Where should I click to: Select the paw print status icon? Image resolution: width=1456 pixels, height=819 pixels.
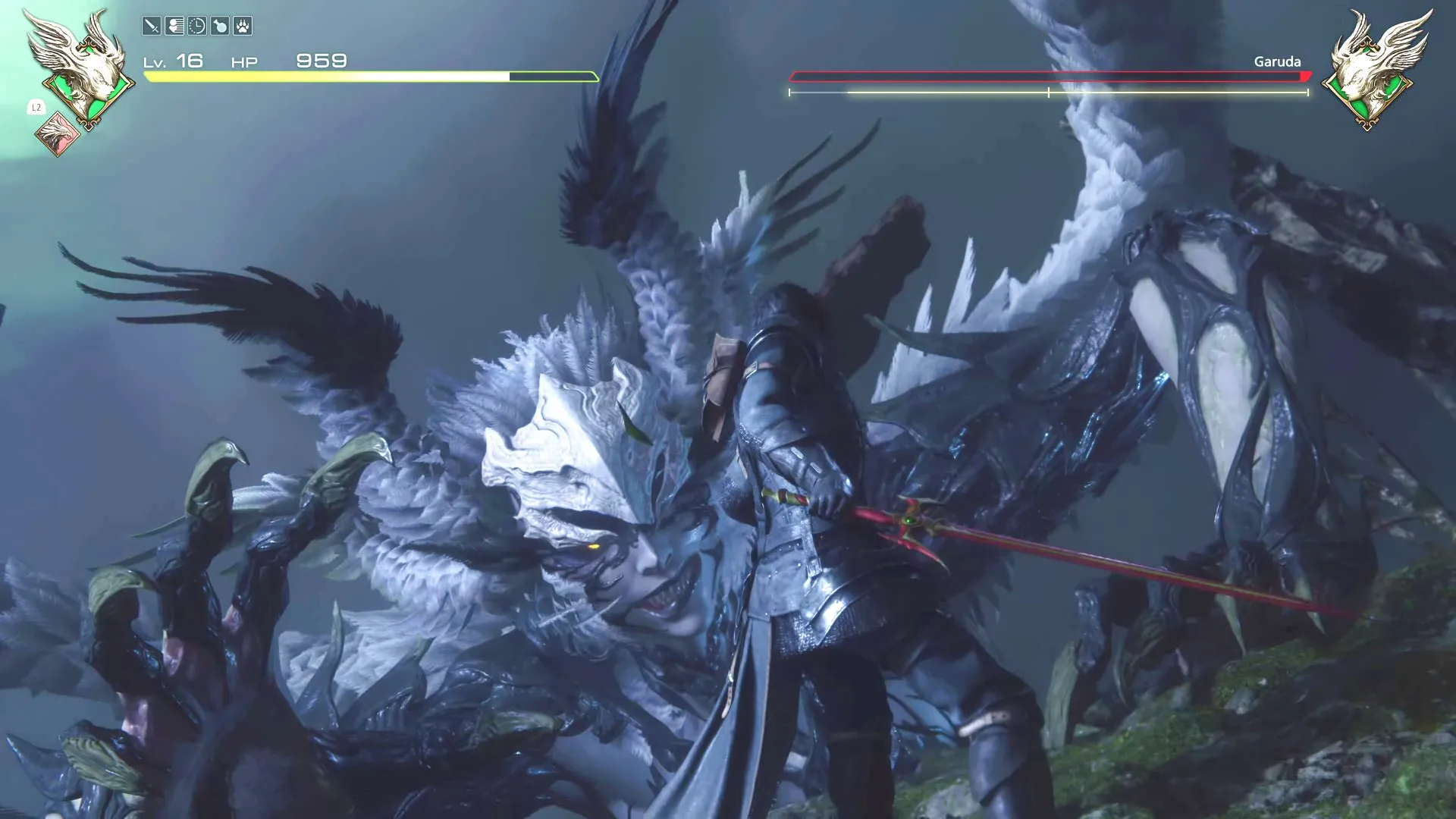tap(243, 27)
